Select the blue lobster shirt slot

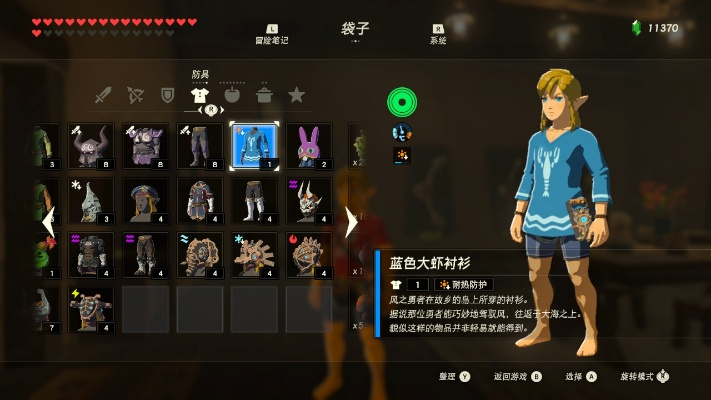click(x=254, y=146)
